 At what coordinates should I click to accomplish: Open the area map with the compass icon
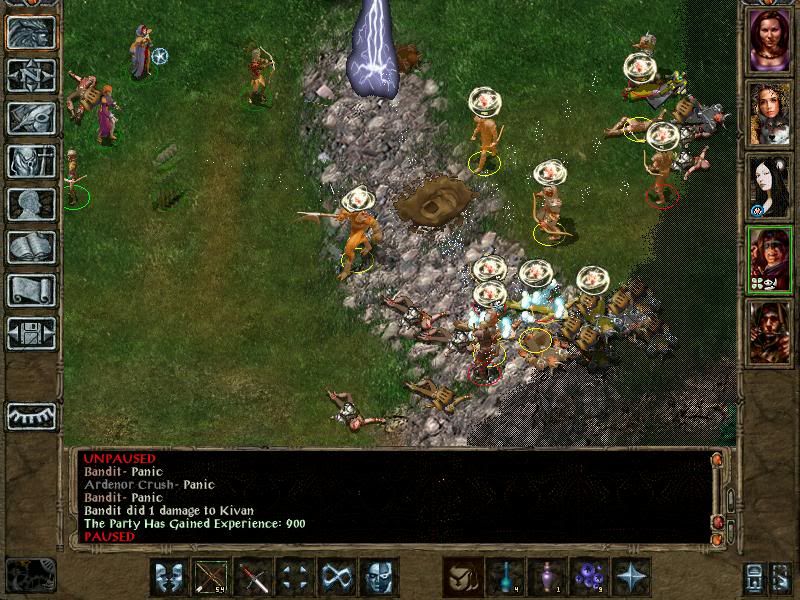point(31,75)
